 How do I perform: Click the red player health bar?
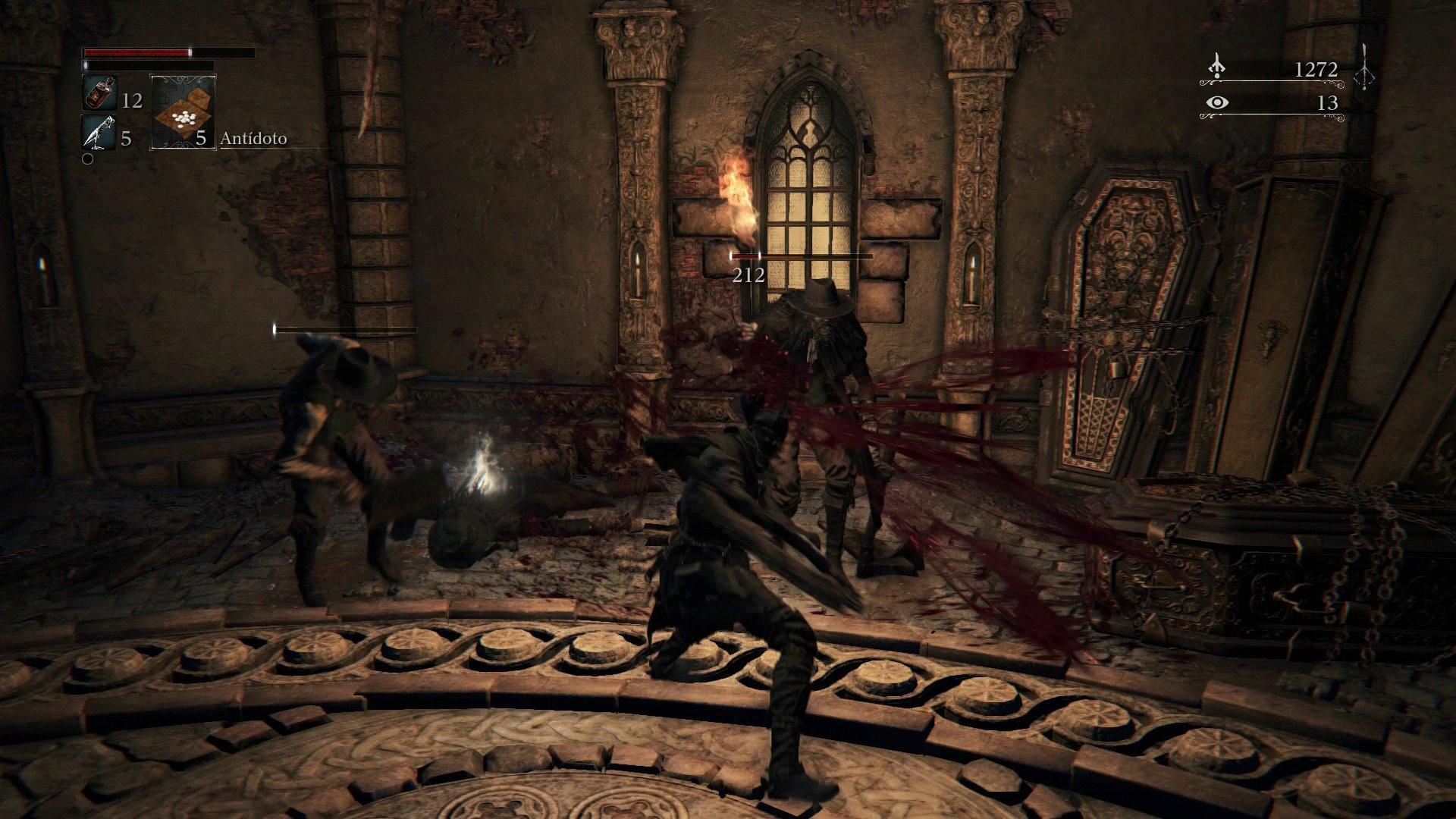coord(136,54)
